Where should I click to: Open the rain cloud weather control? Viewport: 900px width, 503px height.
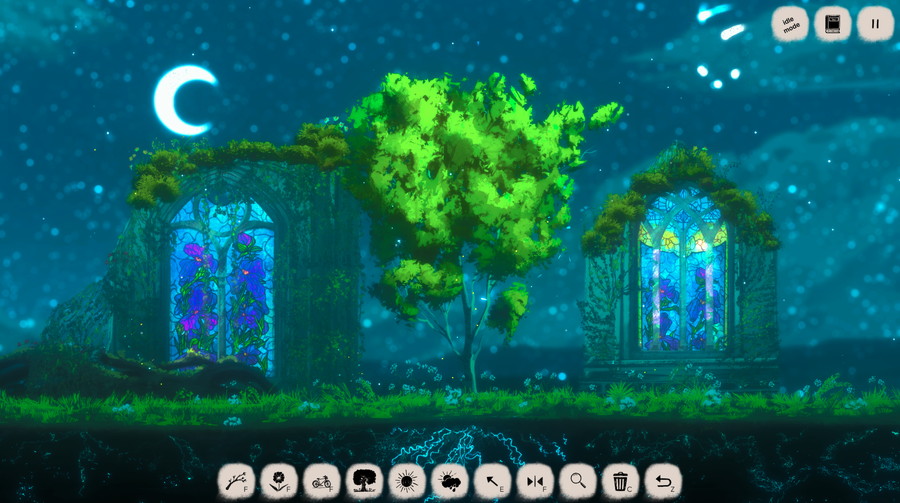(449, 481)
